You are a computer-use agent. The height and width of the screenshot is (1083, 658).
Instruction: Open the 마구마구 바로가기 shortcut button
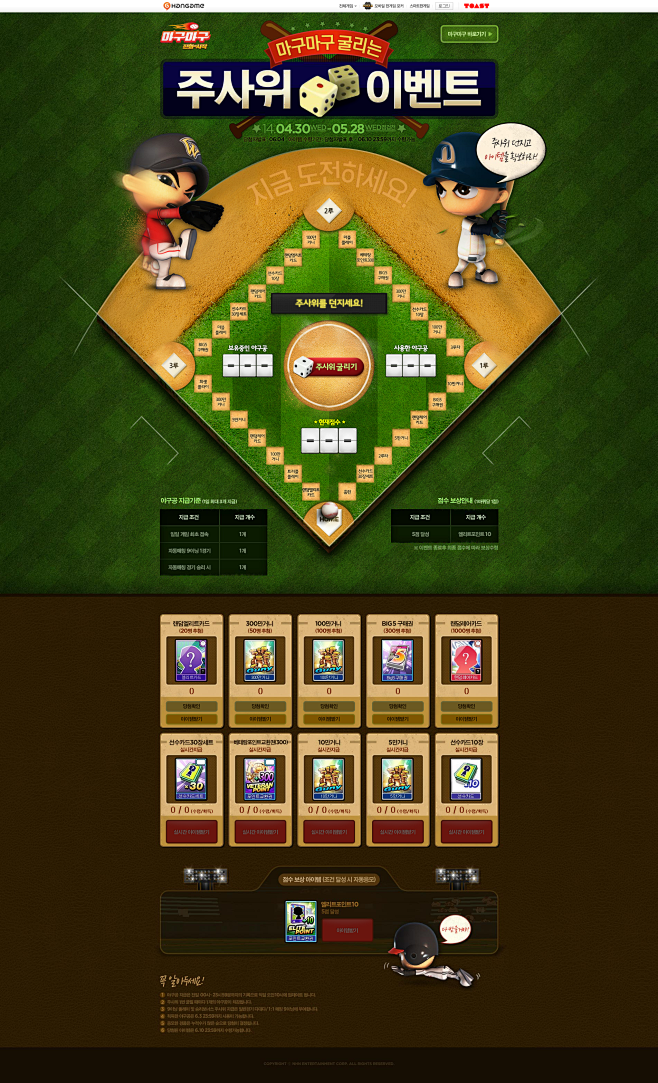[x=469, y=34]
